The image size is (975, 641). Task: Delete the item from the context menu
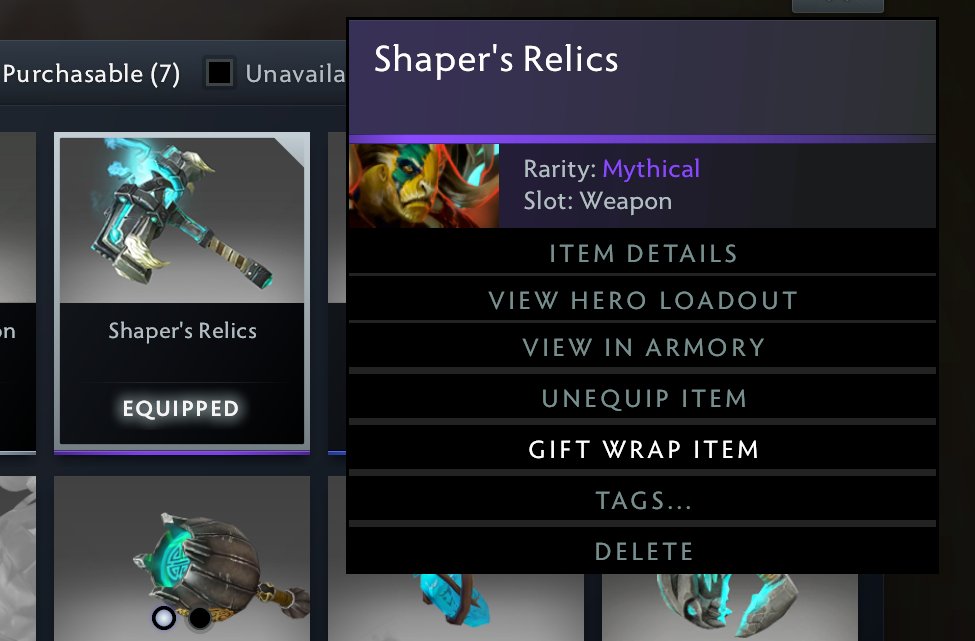click(642, 551)
